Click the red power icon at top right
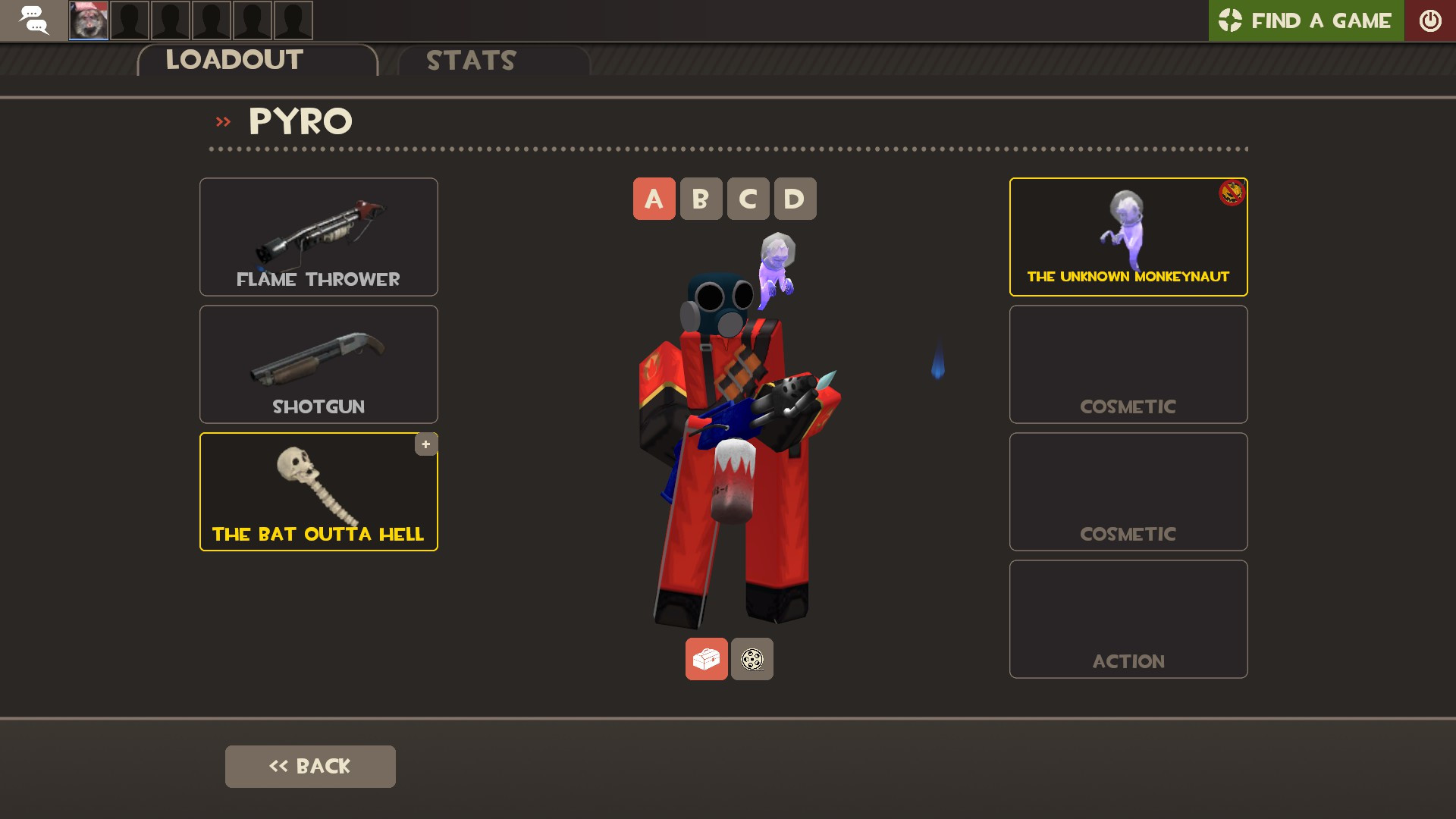Screen dimensions: 1456x819 tap(1431, 20)
